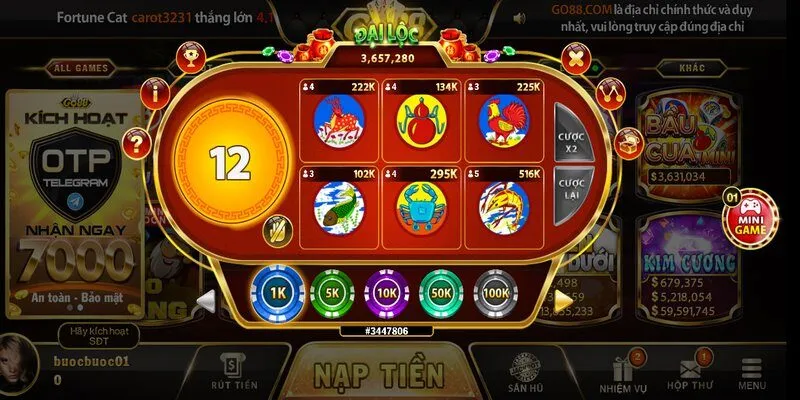Select the 100K betting chip
The width and height of the screenshot is (800, 400).
[x=496, y=293]
